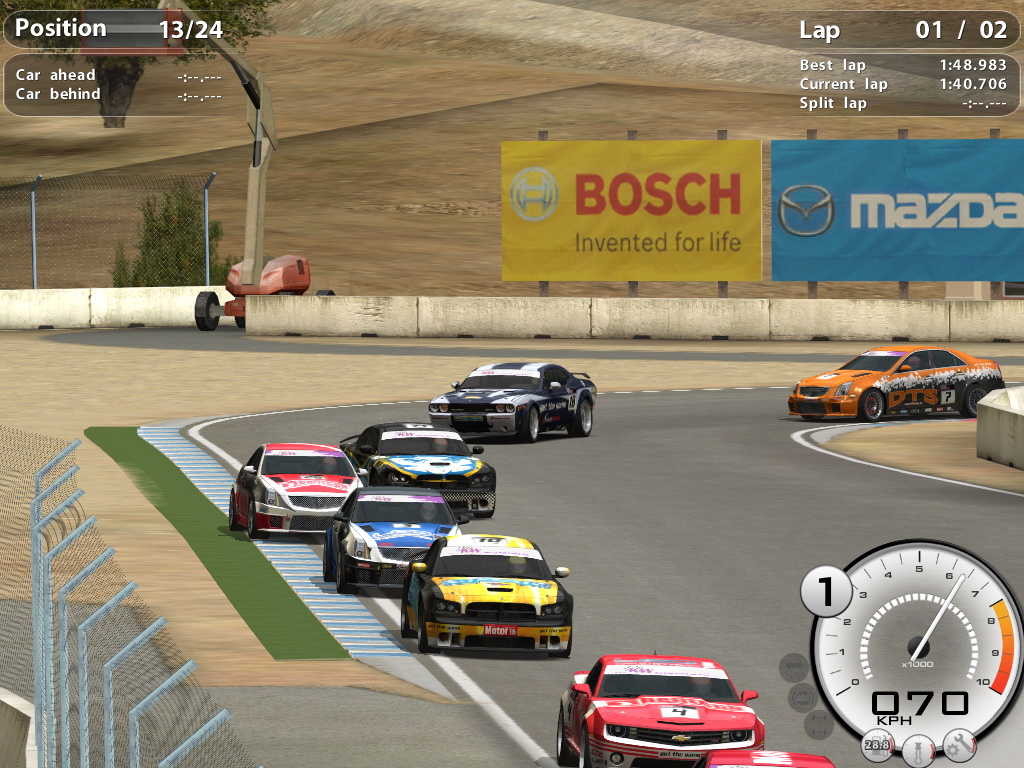Select the ABS brake indicator icon
The width and height of the screenshot is (1024, 768).
coord(802,697)
